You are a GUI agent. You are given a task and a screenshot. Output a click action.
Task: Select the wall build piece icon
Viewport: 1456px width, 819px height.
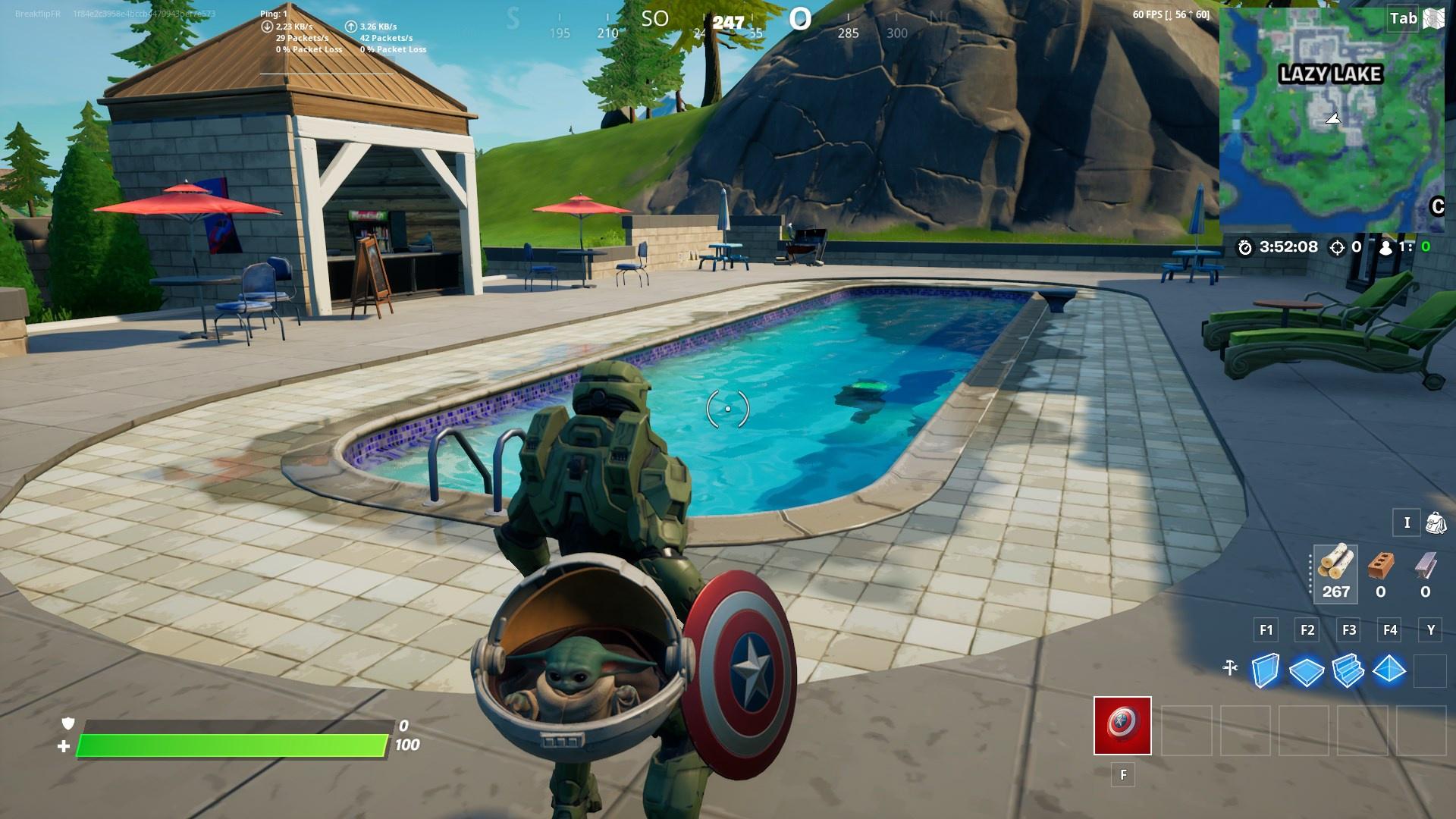1266,669
